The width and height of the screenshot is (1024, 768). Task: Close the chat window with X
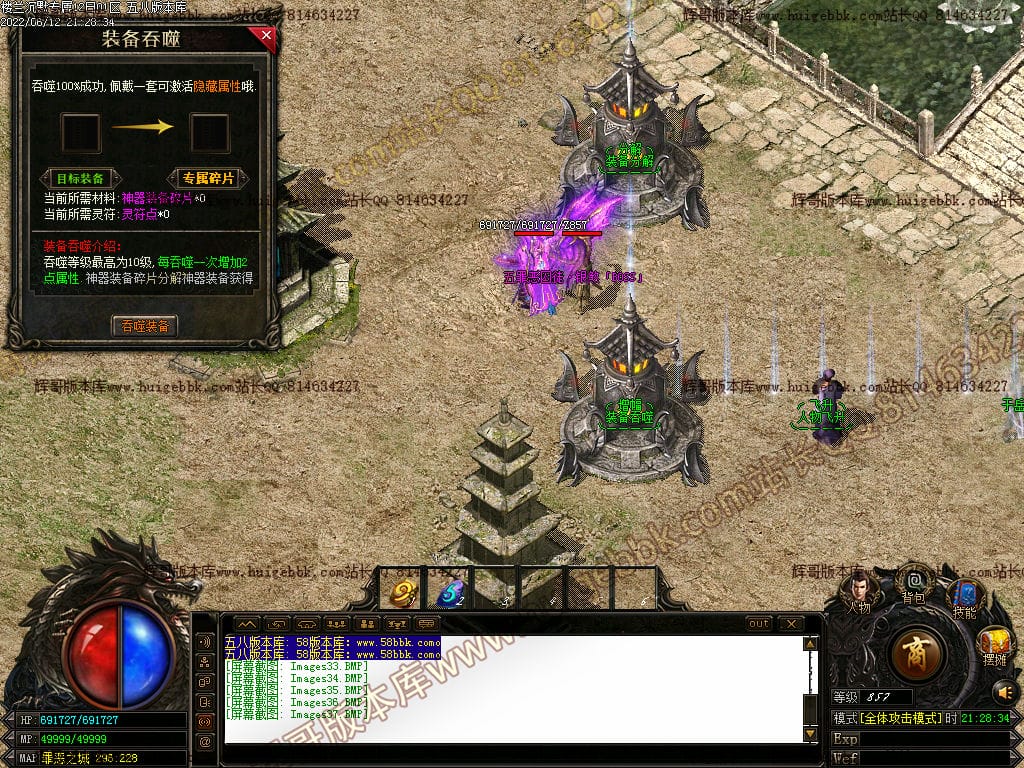[790, 624]
